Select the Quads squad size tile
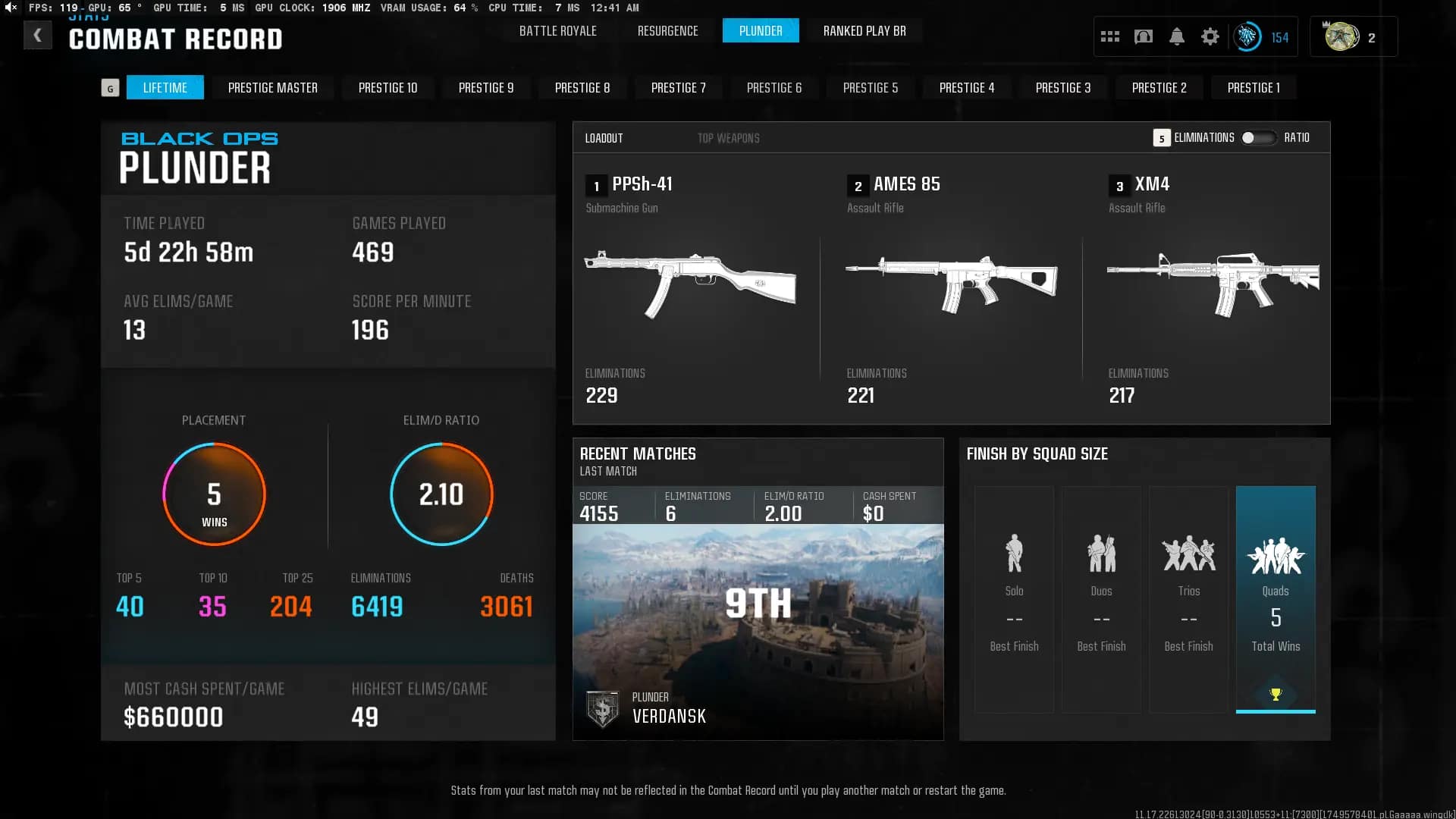The image size is (1456, 819). [1276, 599]
